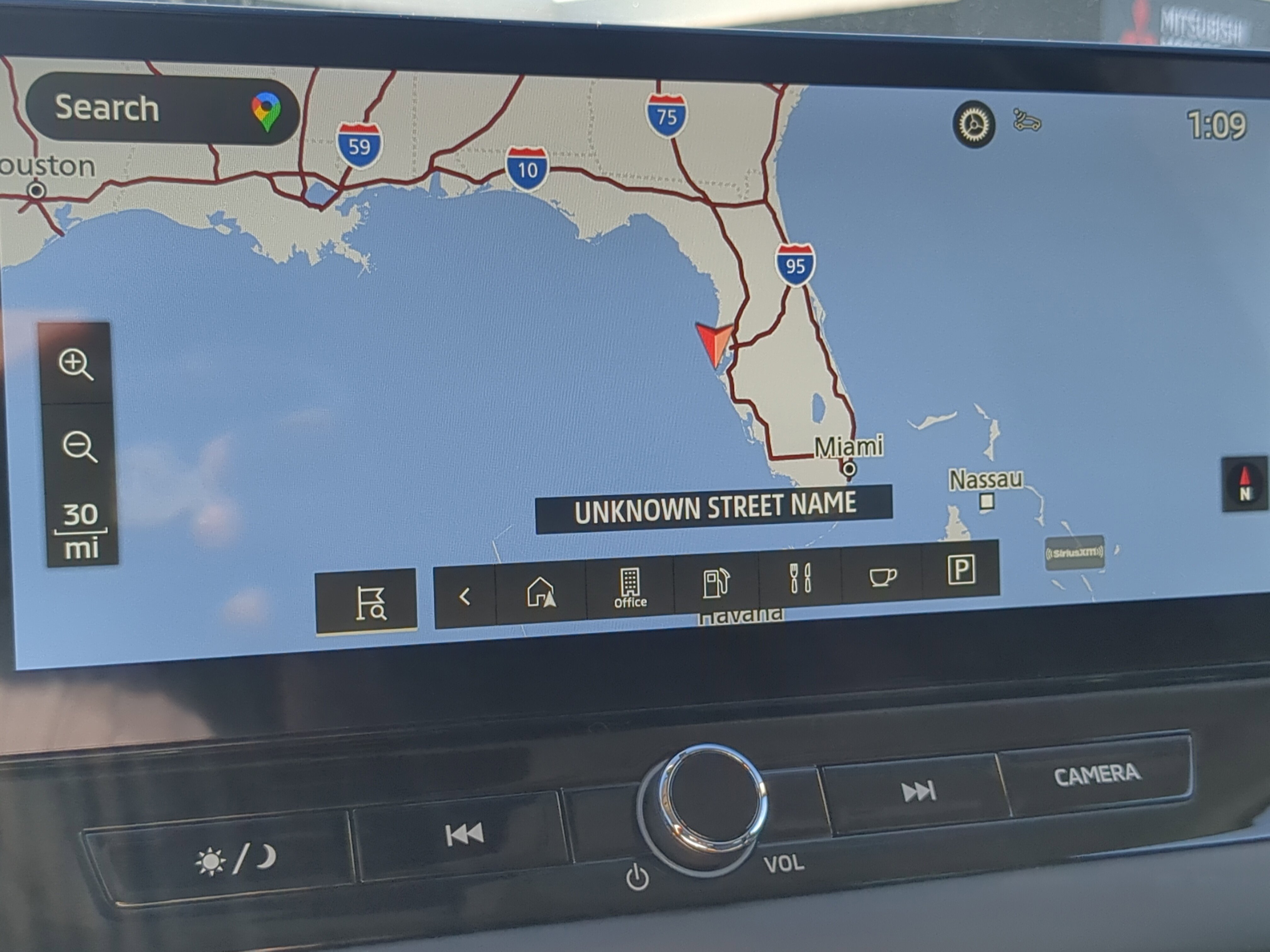Select the Office destination shortcut
The width and height of the screenshot is (1270, 952).
point(630,587)
